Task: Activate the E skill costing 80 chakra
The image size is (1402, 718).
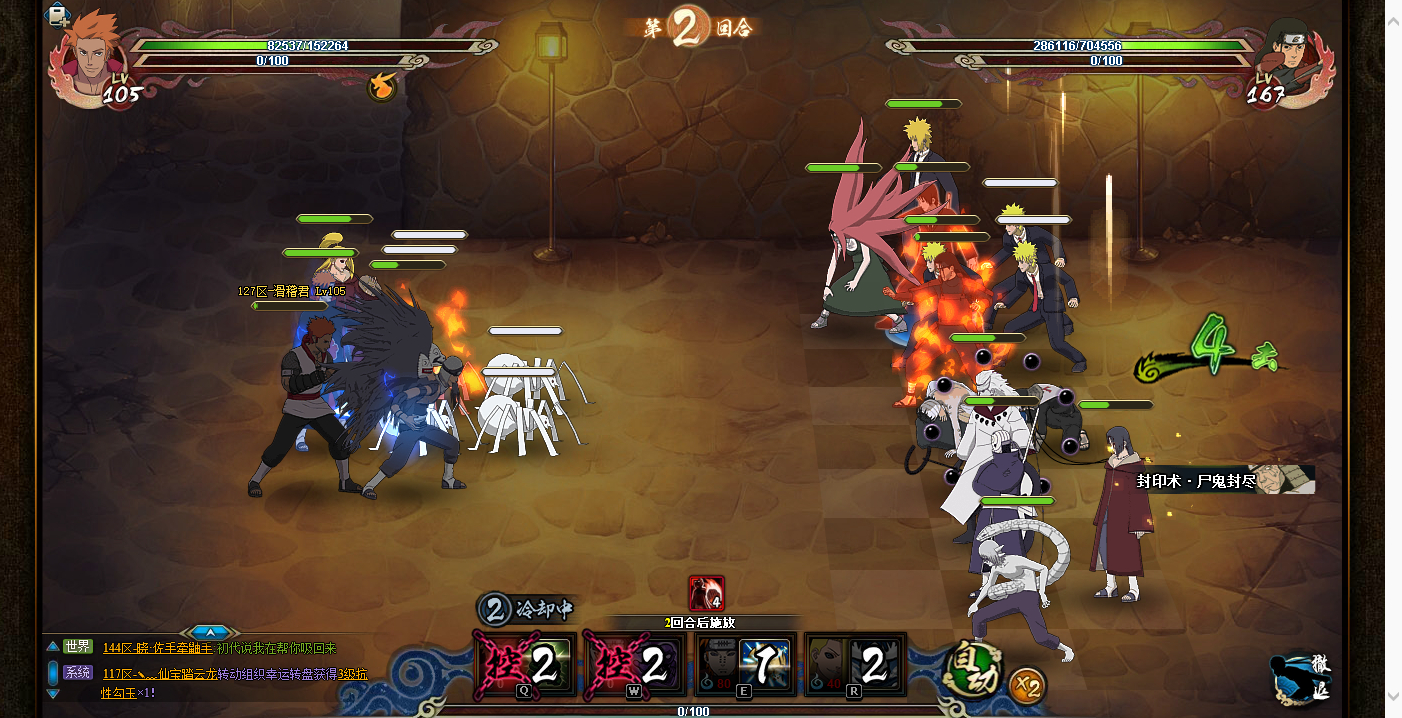Action: [x=745, y=664]
